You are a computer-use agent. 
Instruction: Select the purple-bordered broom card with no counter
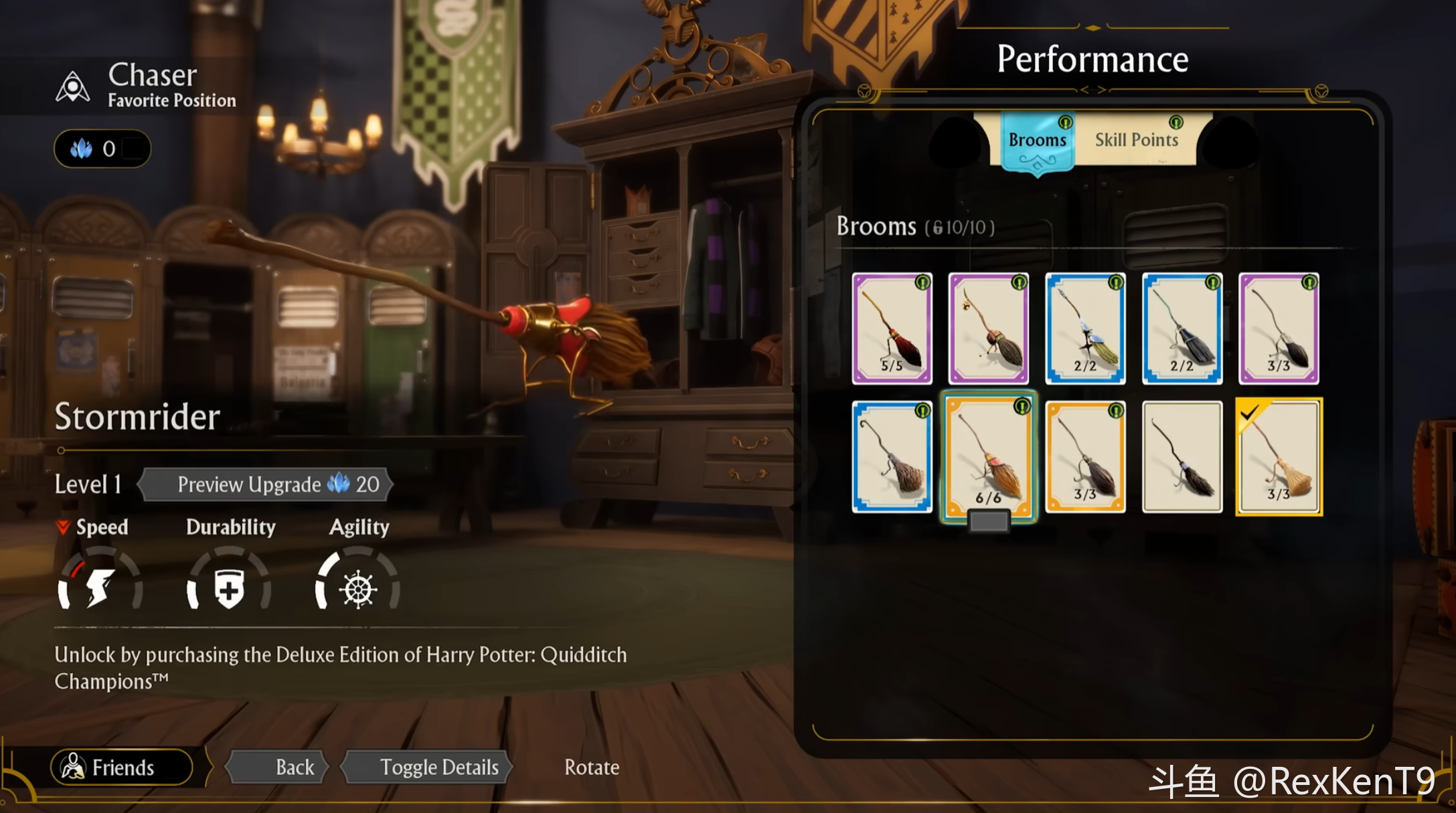[988, 329]
